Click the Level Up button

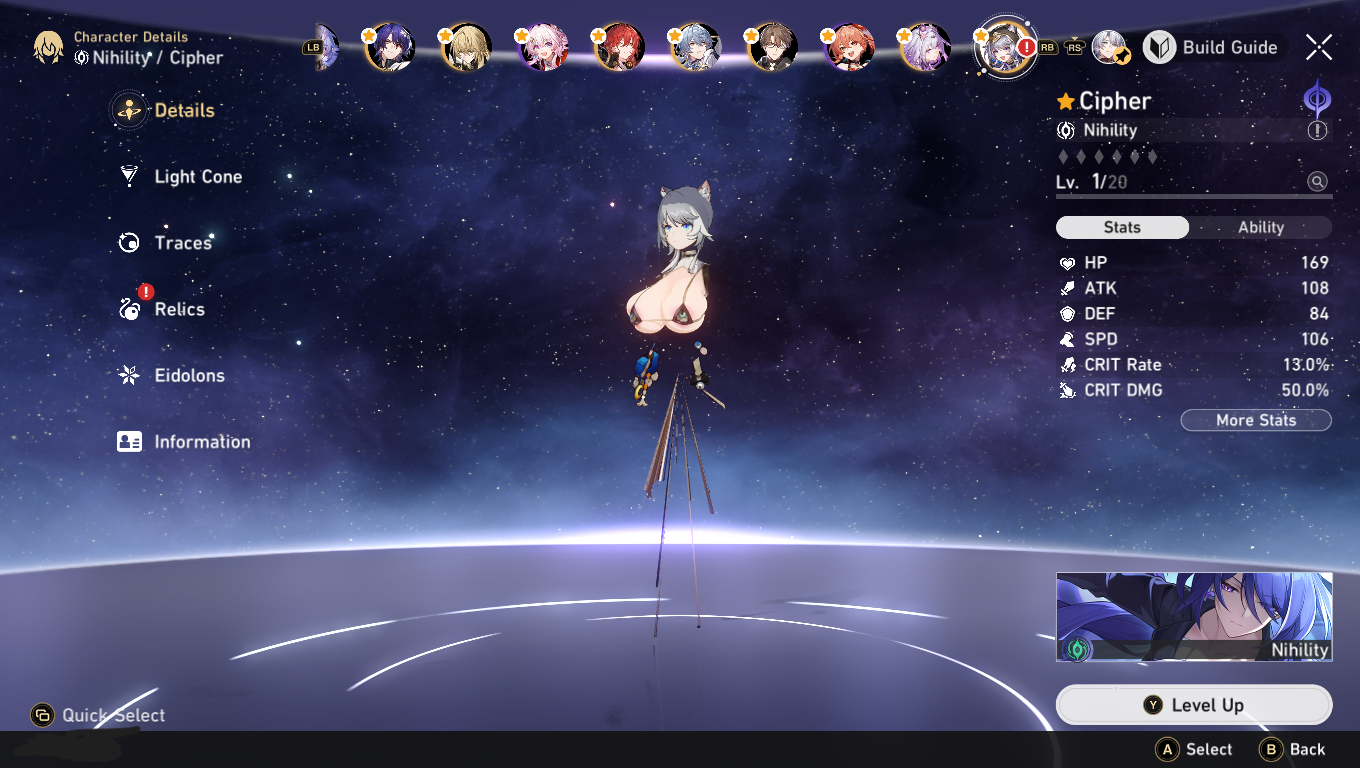click(x=1194, y=705)
